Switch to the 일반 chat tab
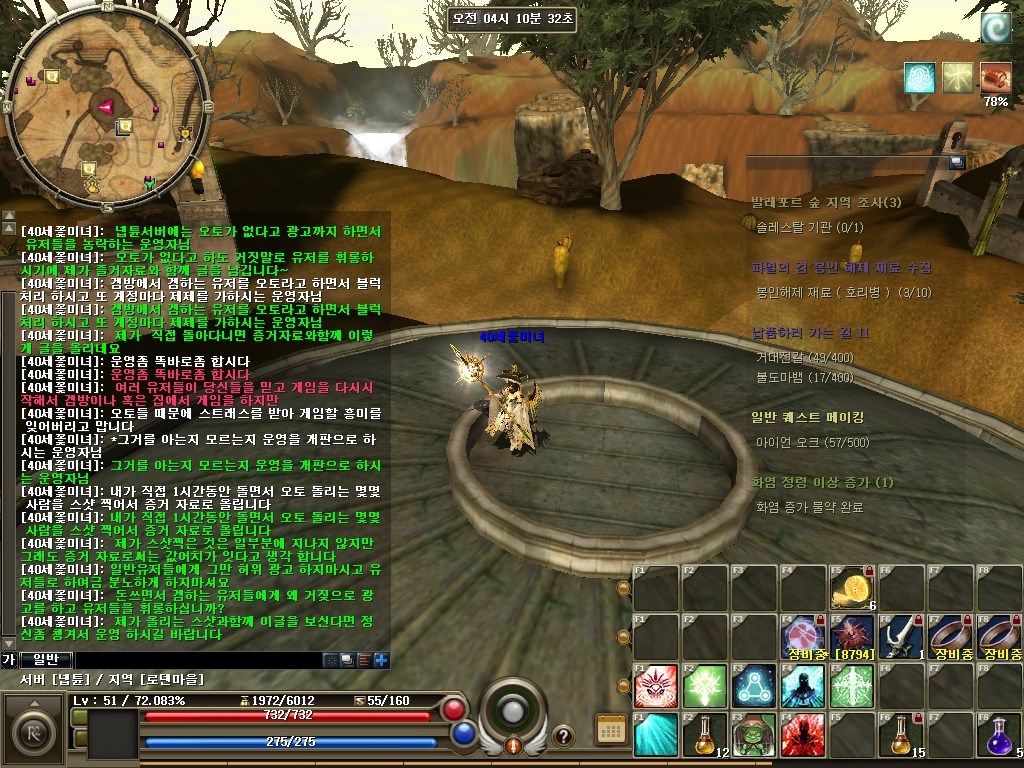This screenshot has height=768, width=1024. pyautogui.click(x=46, y=659)
